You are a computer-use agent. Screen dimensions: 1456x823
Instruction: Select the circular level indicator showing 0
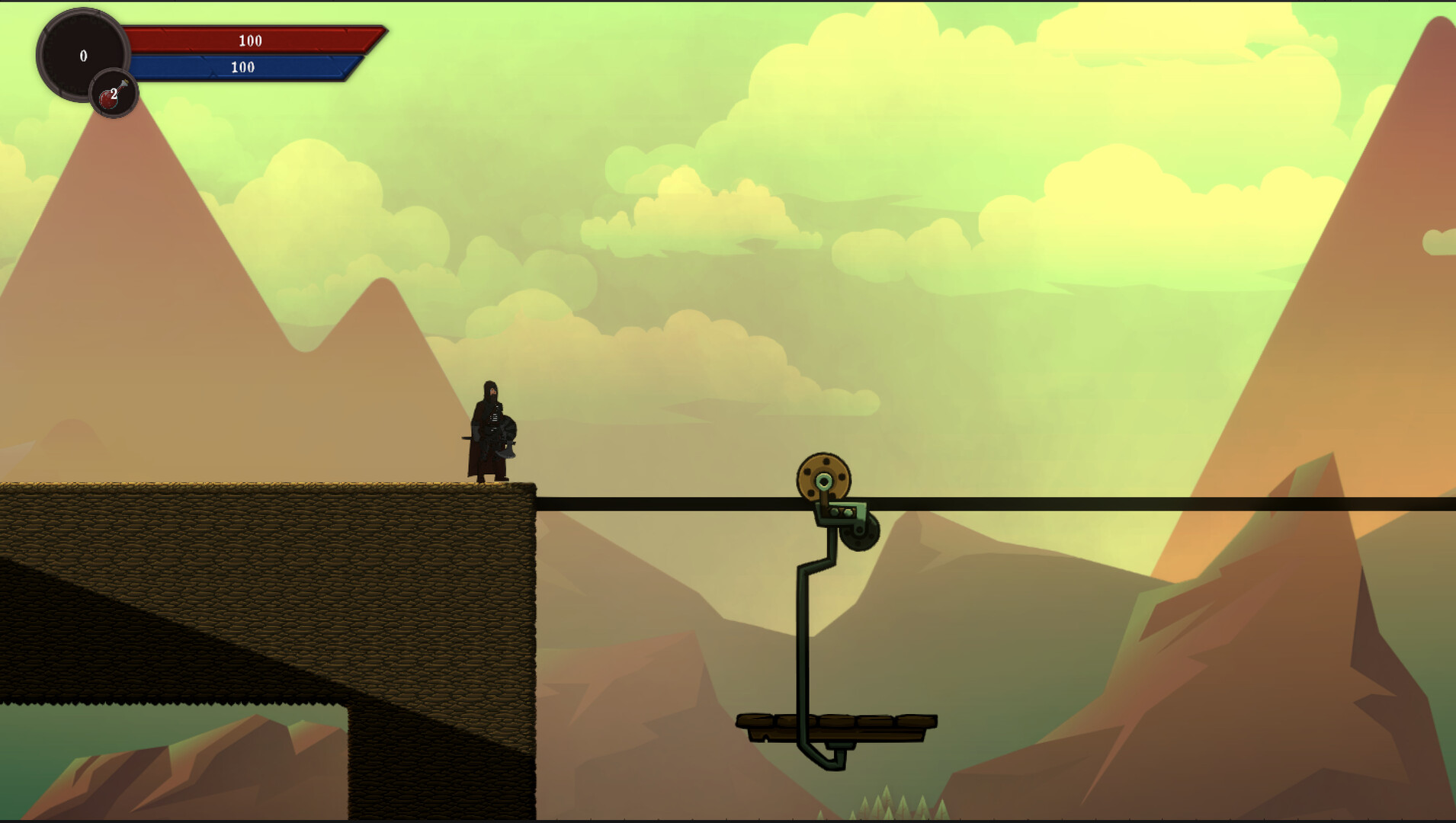[83, 56]
